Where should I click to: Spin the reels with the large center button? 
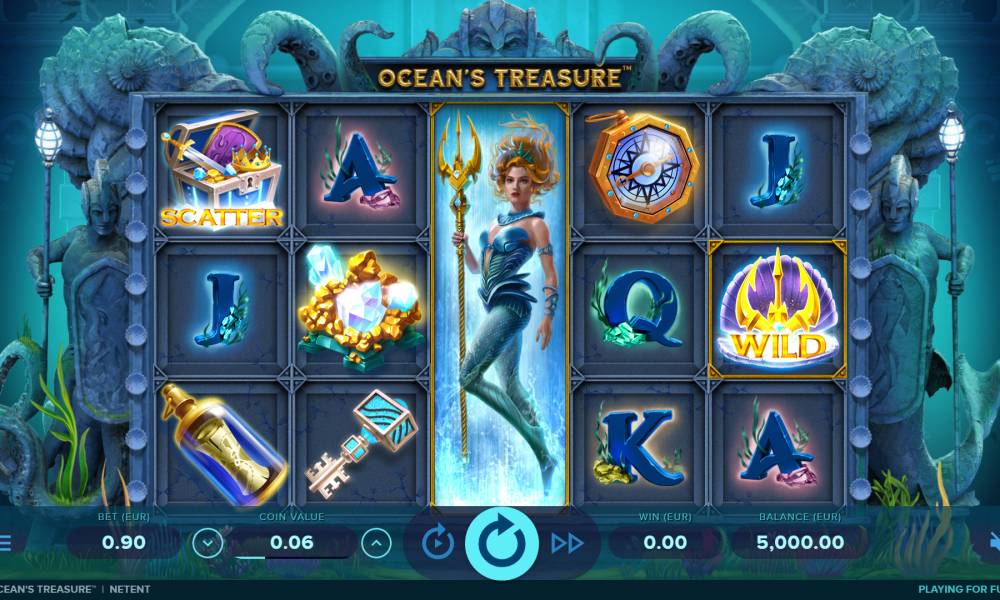[x=501, y=543]
